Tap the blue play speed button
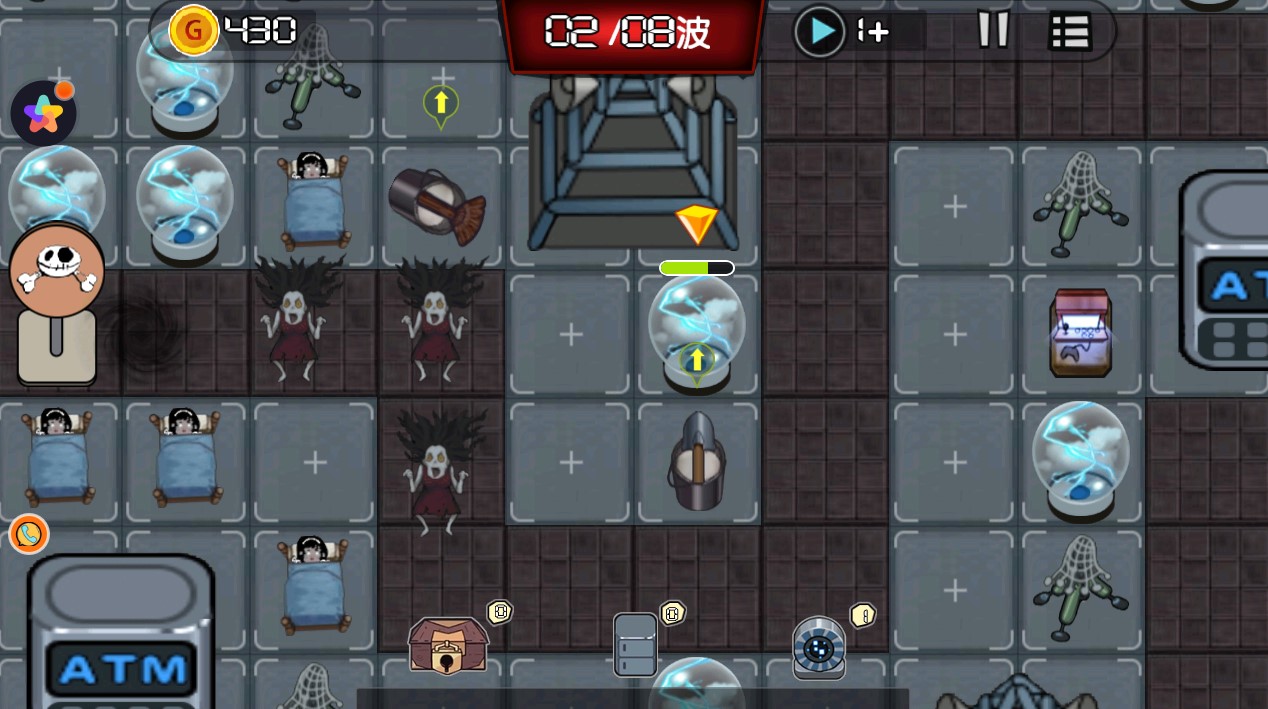The image size is (1268, 709). point(820,32)
